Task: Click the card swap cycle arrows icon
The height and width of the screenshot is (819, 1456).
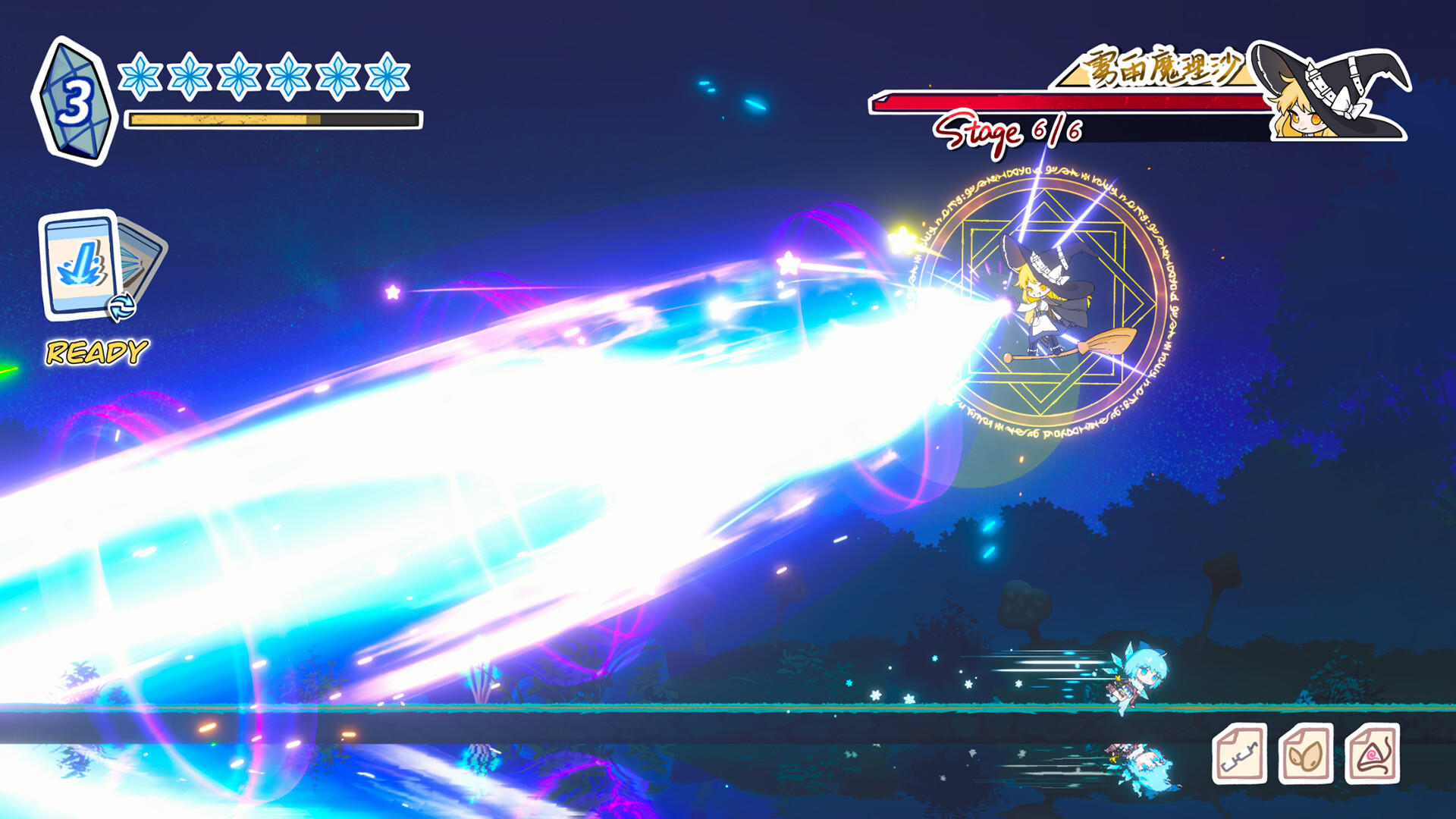Action: pyautogui.click(x=121, y=307)
